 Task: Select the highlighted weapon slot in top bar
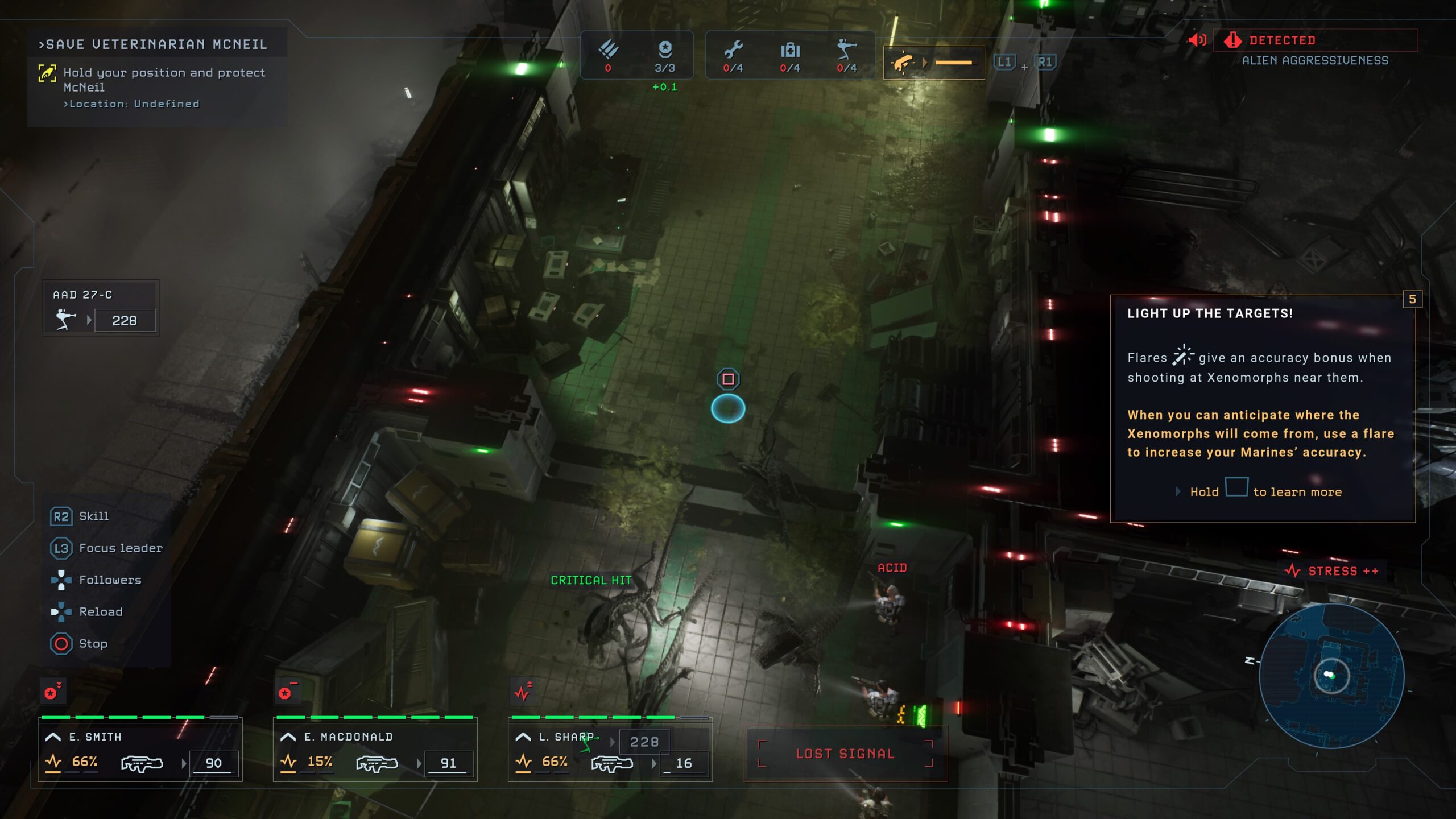coord(933,63)
